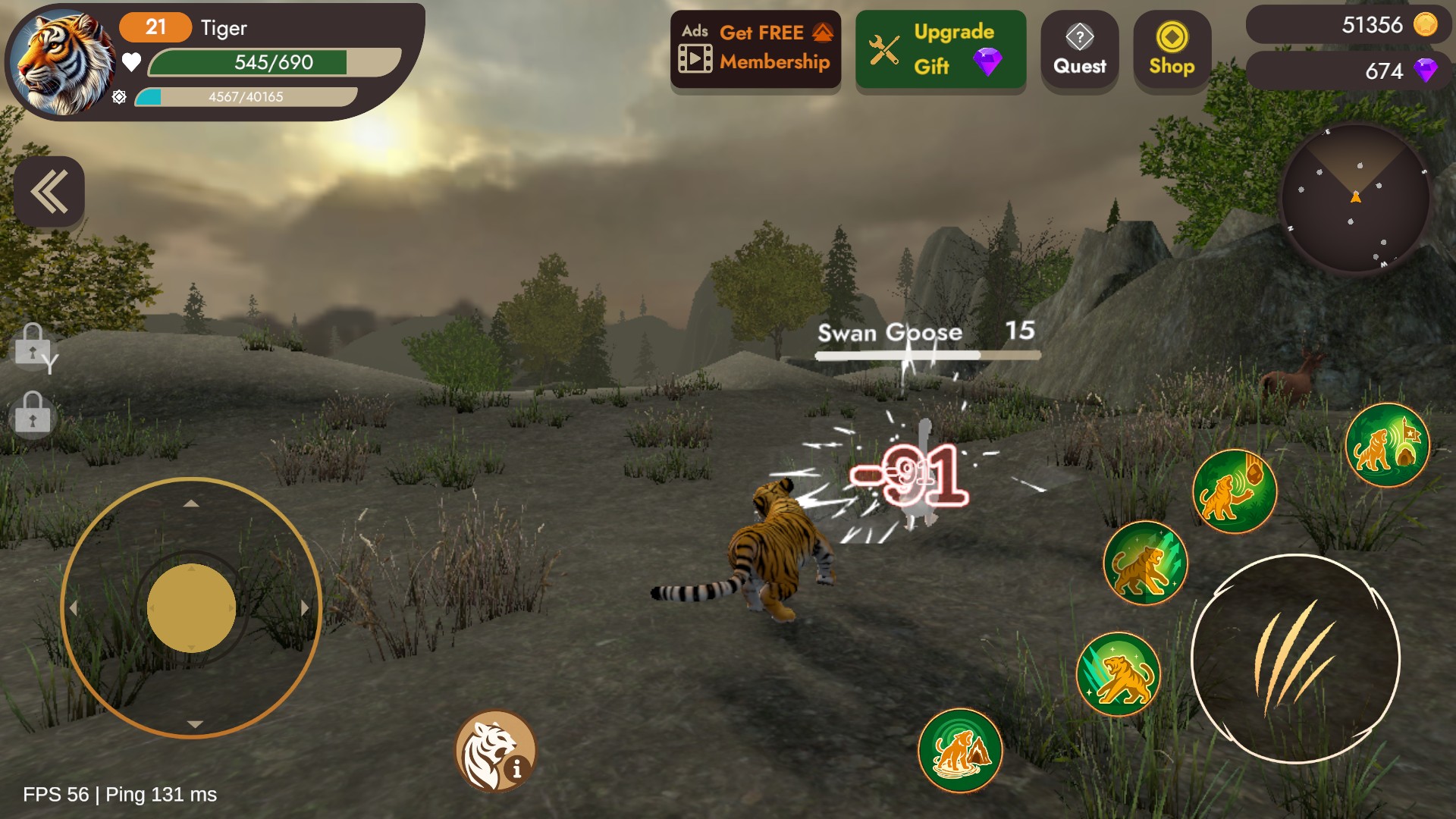Tap the yellow joystick knob
Image resolution: width=1456 pixels, height=819 pixels.
pyautogui.click(x=191, y=607)
